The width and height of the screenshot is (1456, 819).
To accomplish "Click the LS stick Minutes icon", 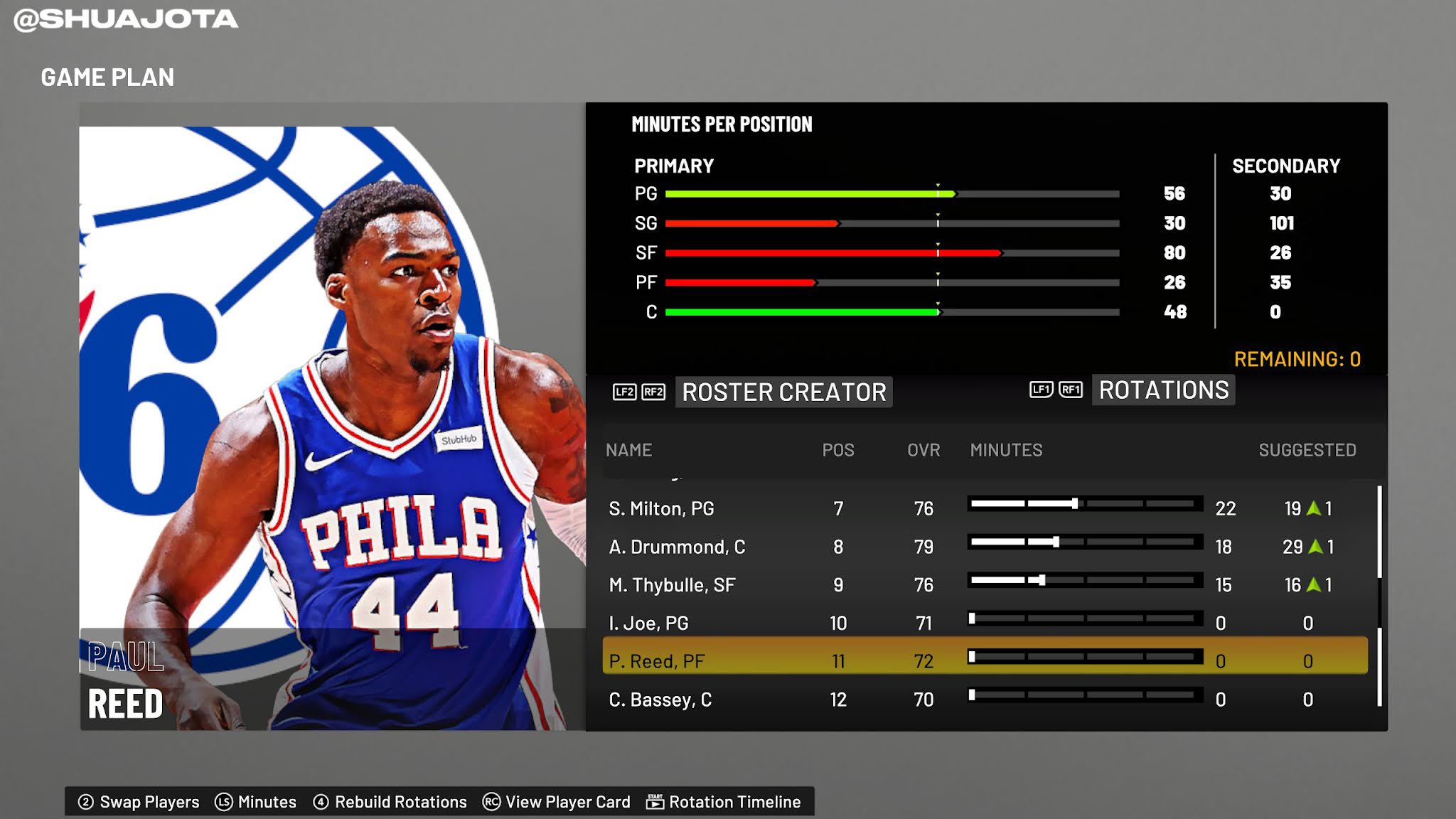I will pos(225,802).
